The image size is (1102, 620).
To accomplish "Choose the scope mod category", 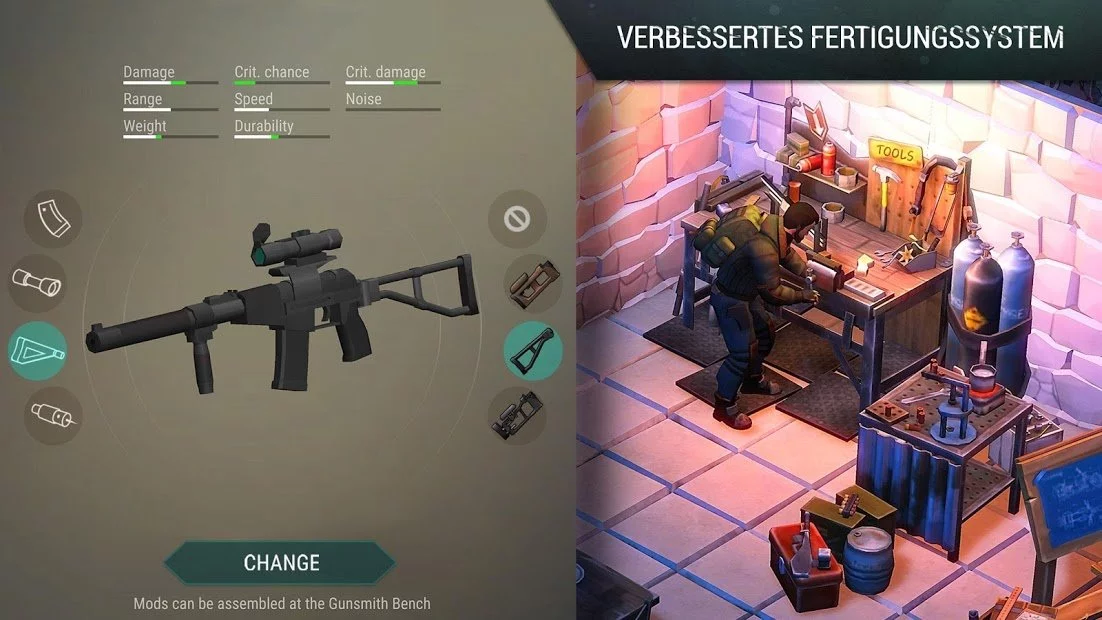I will point(37,284).
